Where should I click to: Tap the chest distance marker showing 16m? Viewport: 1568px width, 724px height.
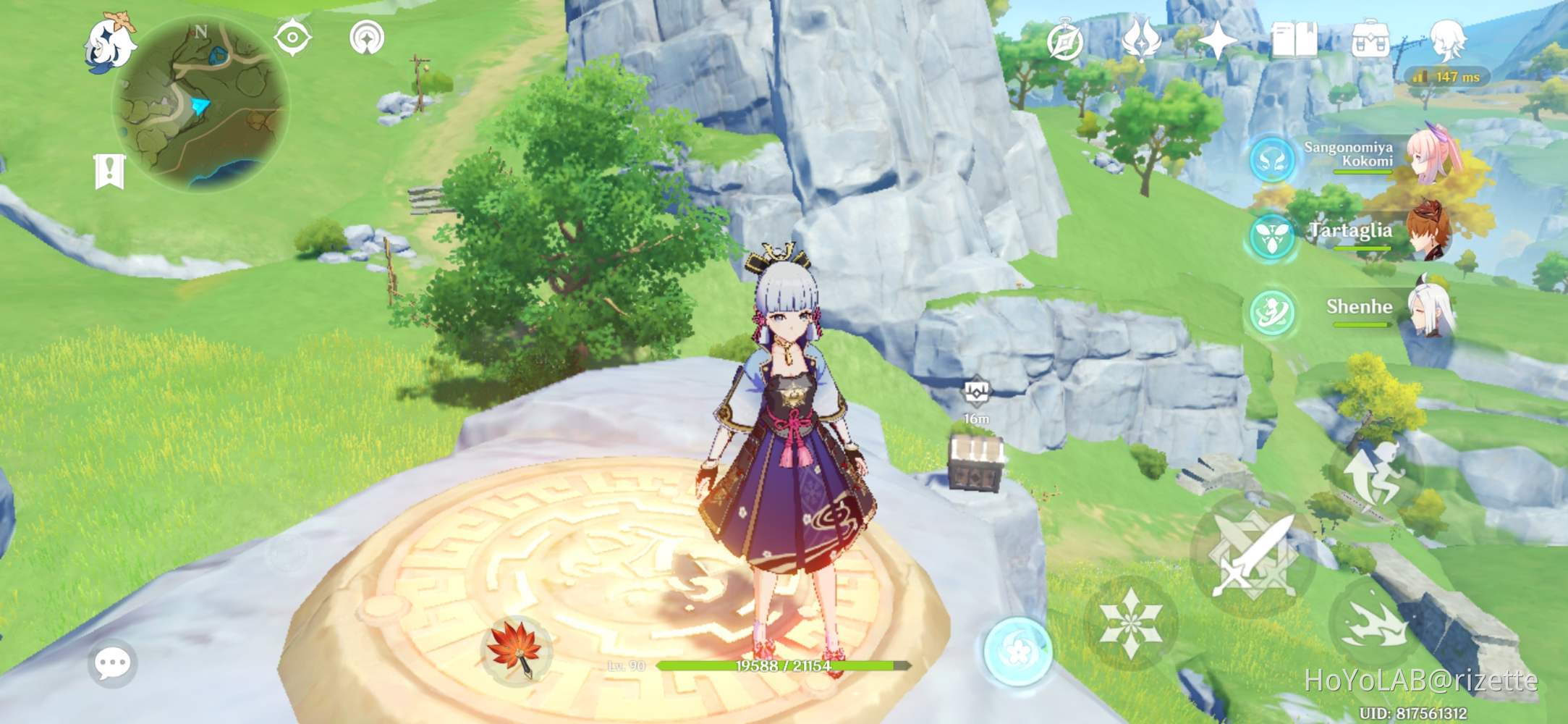click(x=978, y=418)
